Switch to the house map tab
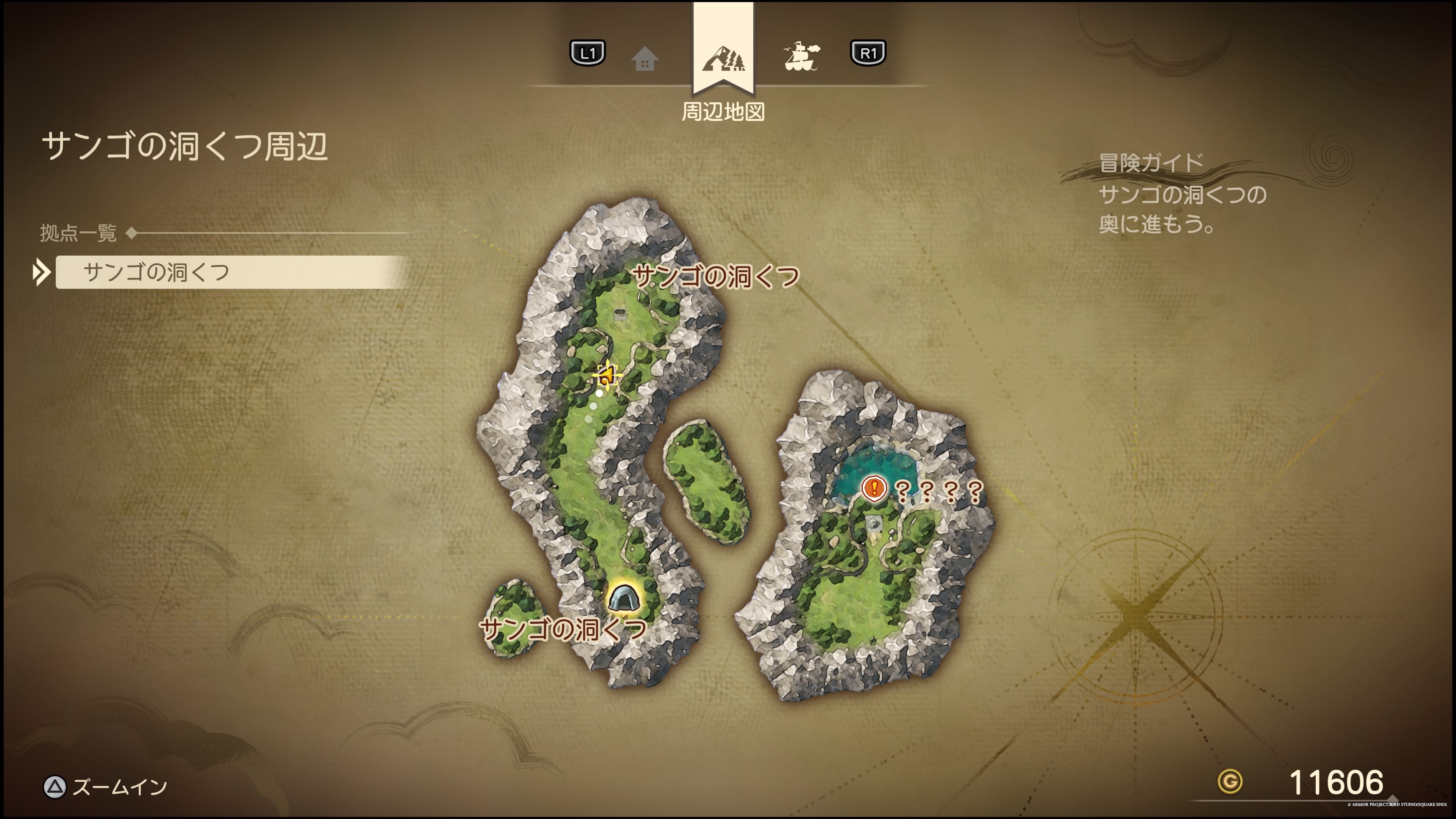 point(644,59)
